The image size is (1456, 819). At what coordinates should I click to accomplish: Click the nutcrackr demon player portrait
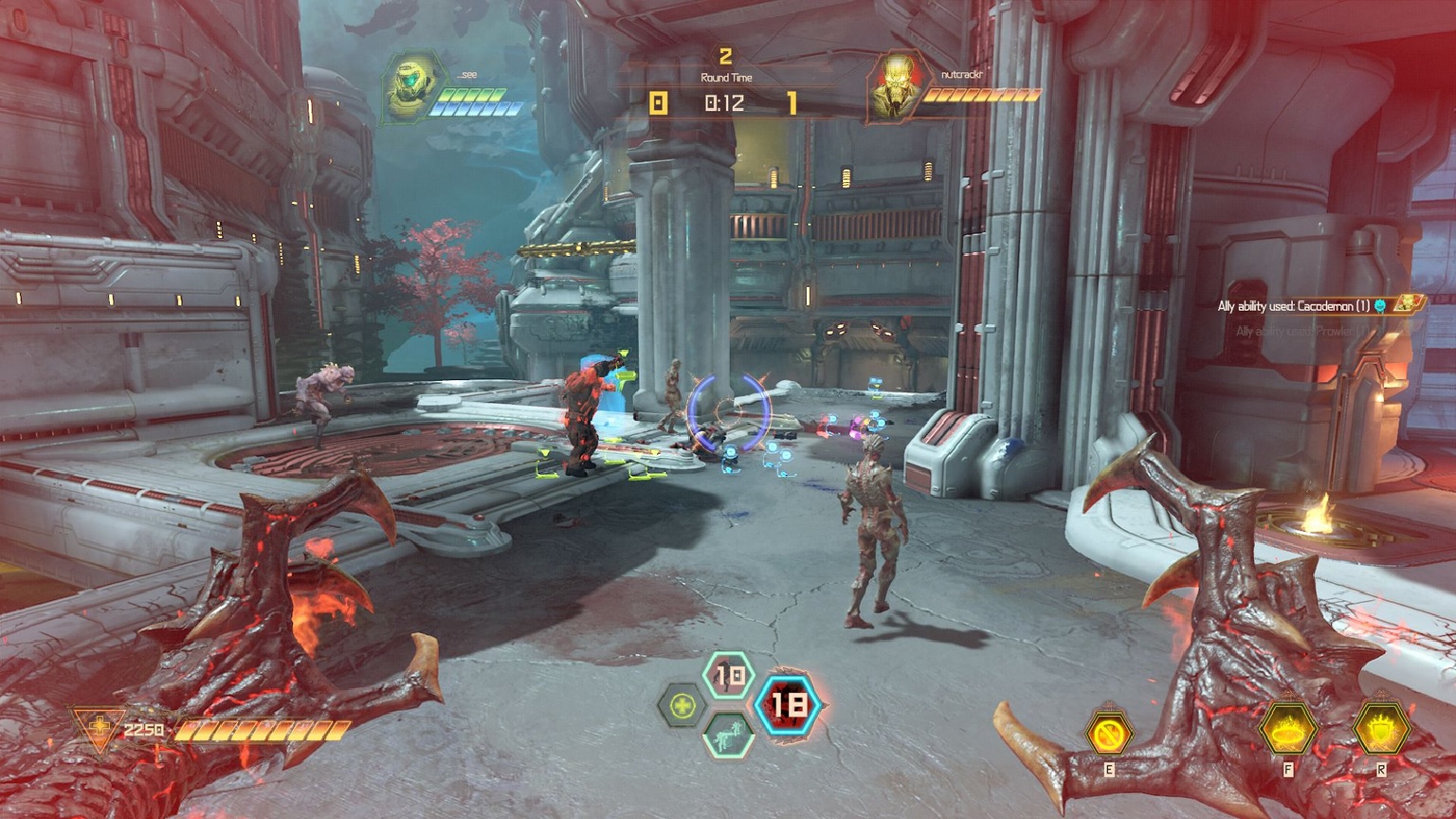pyautogui.click(x=894, y=88)
